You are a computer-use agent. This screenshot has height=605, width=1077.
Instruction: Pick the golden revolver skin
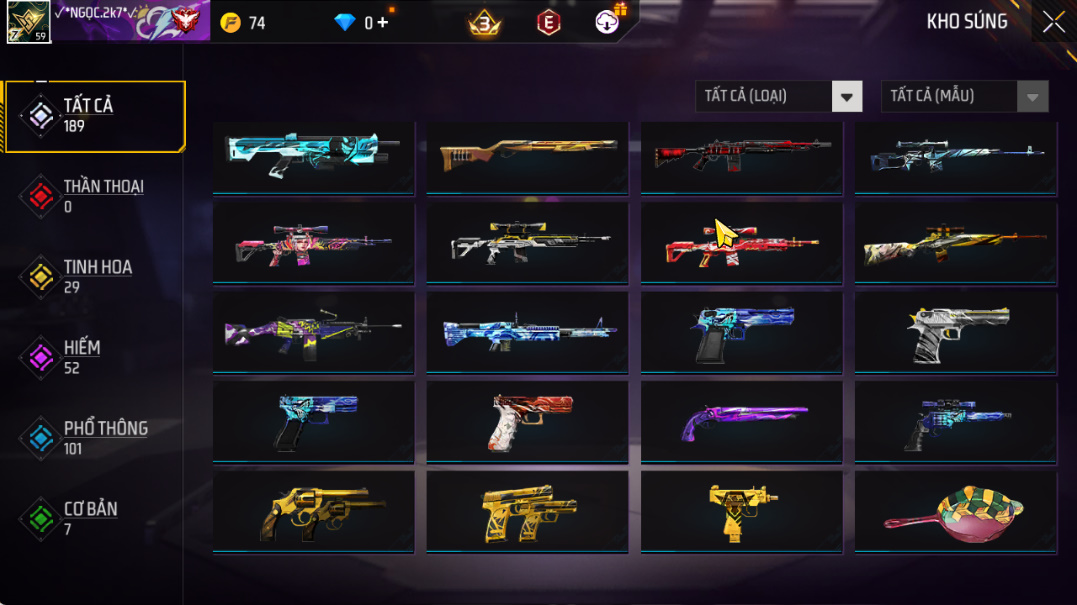click(313, 511)
